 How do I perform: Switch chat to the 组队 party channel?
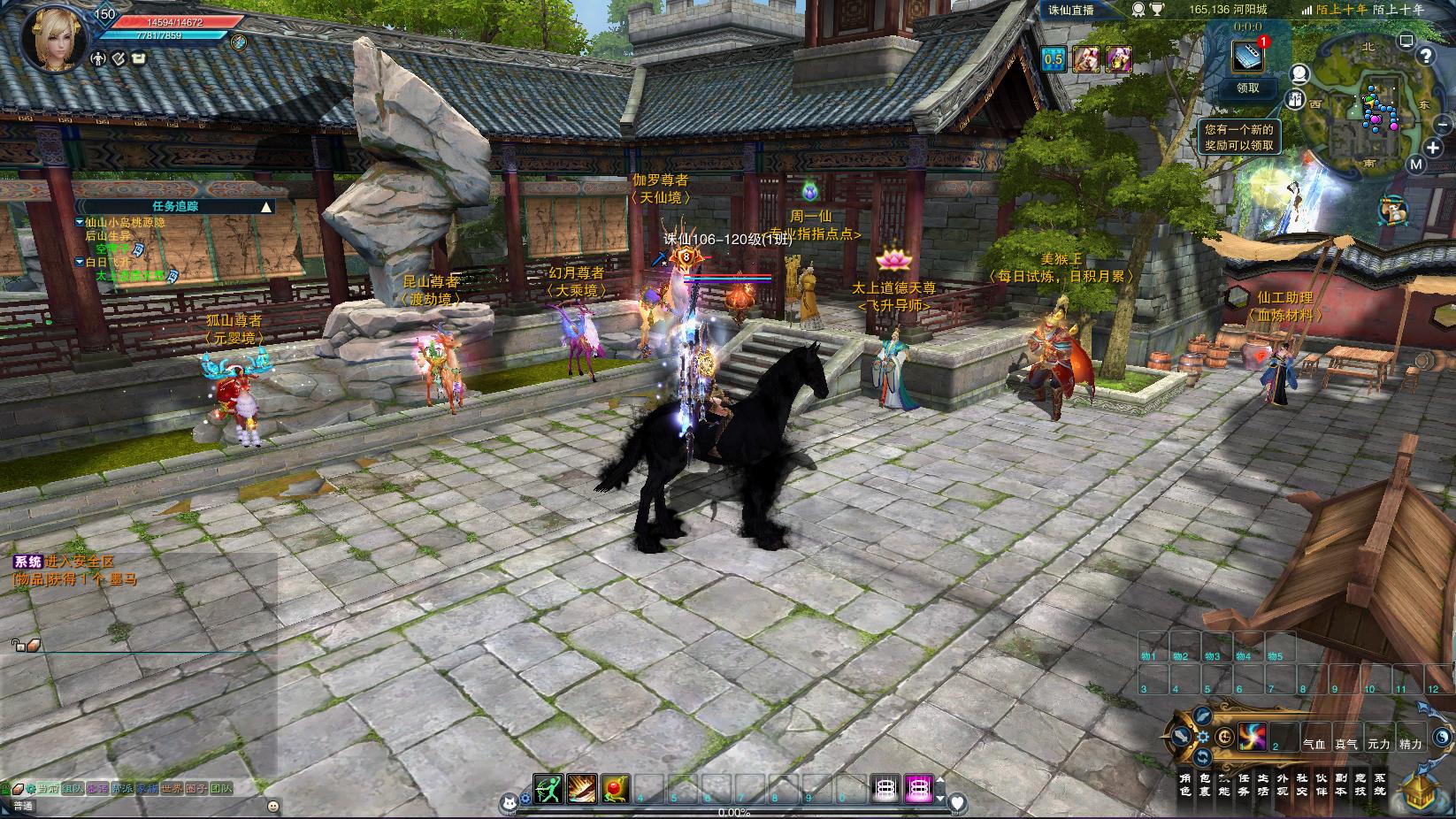pos(73,787)
